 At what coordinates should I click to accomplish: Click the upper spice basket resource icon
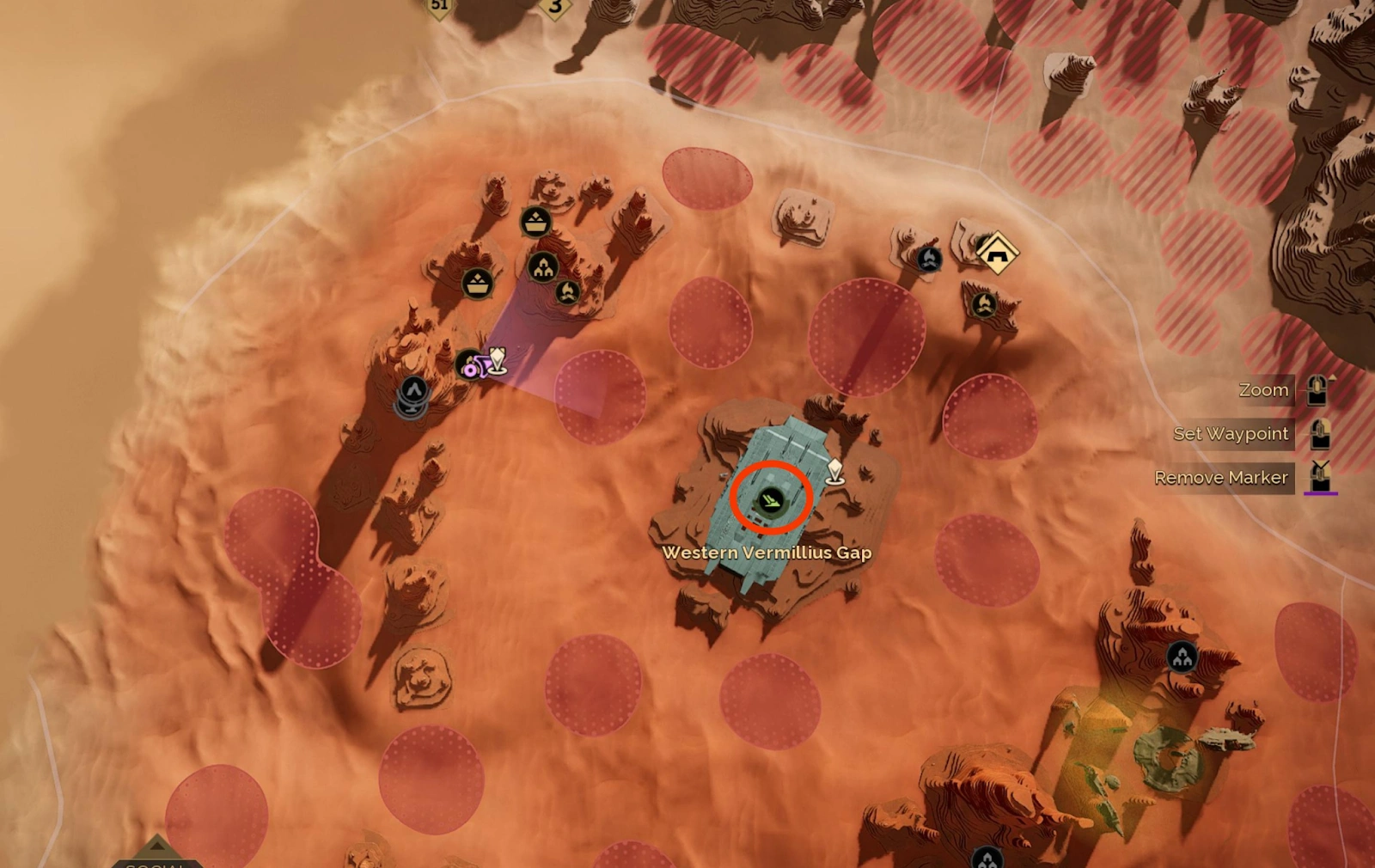[536, 223]
